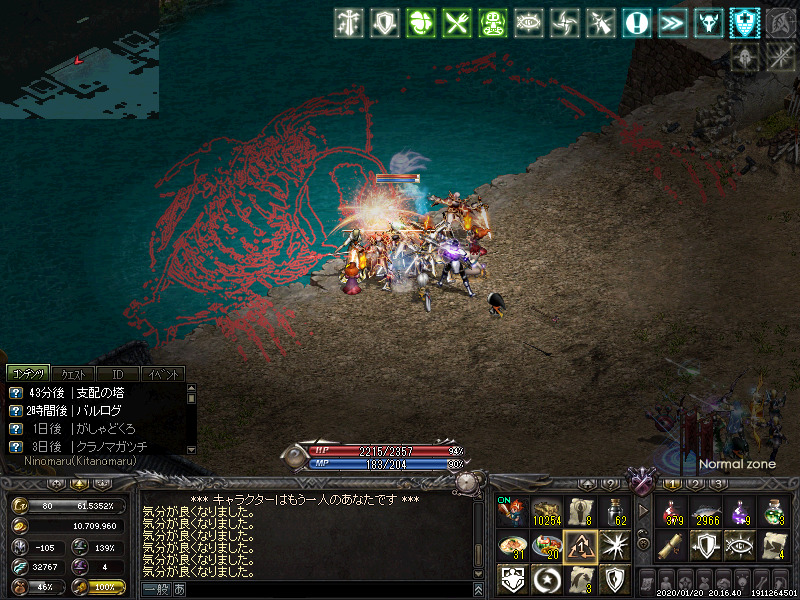Use the soup bowl slot with 31
Image resolution: width=800 pixels, height=600 pixels.
coord(512,546)
